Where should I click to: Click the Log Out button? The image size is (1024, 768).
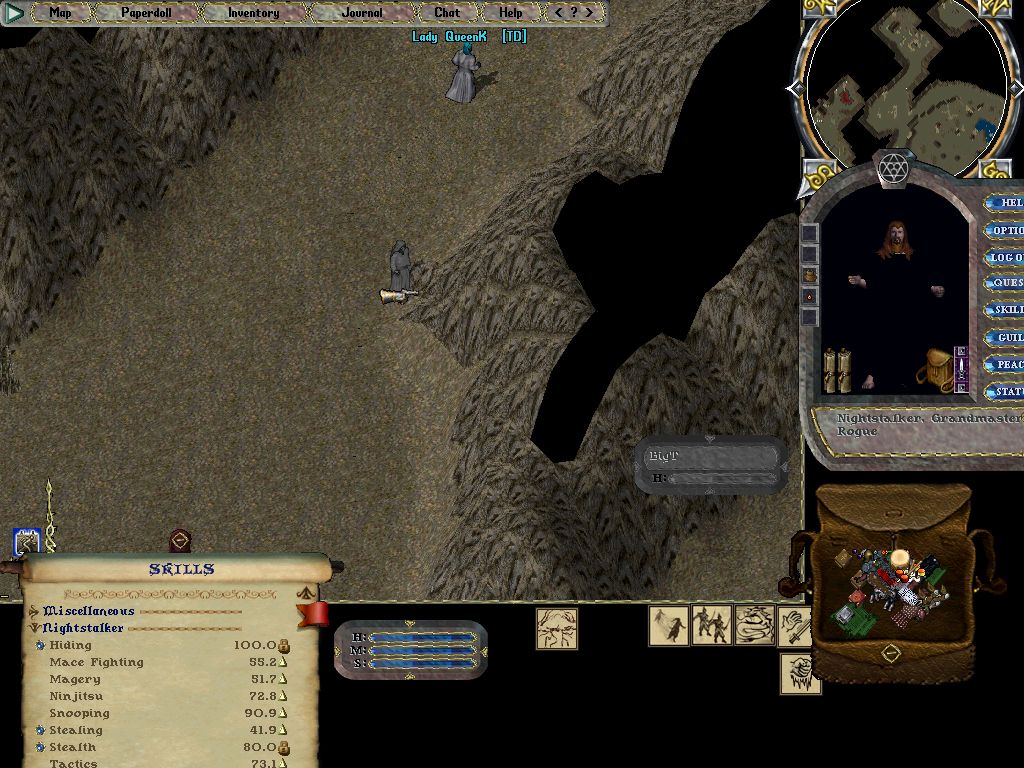pos(1003,257)
